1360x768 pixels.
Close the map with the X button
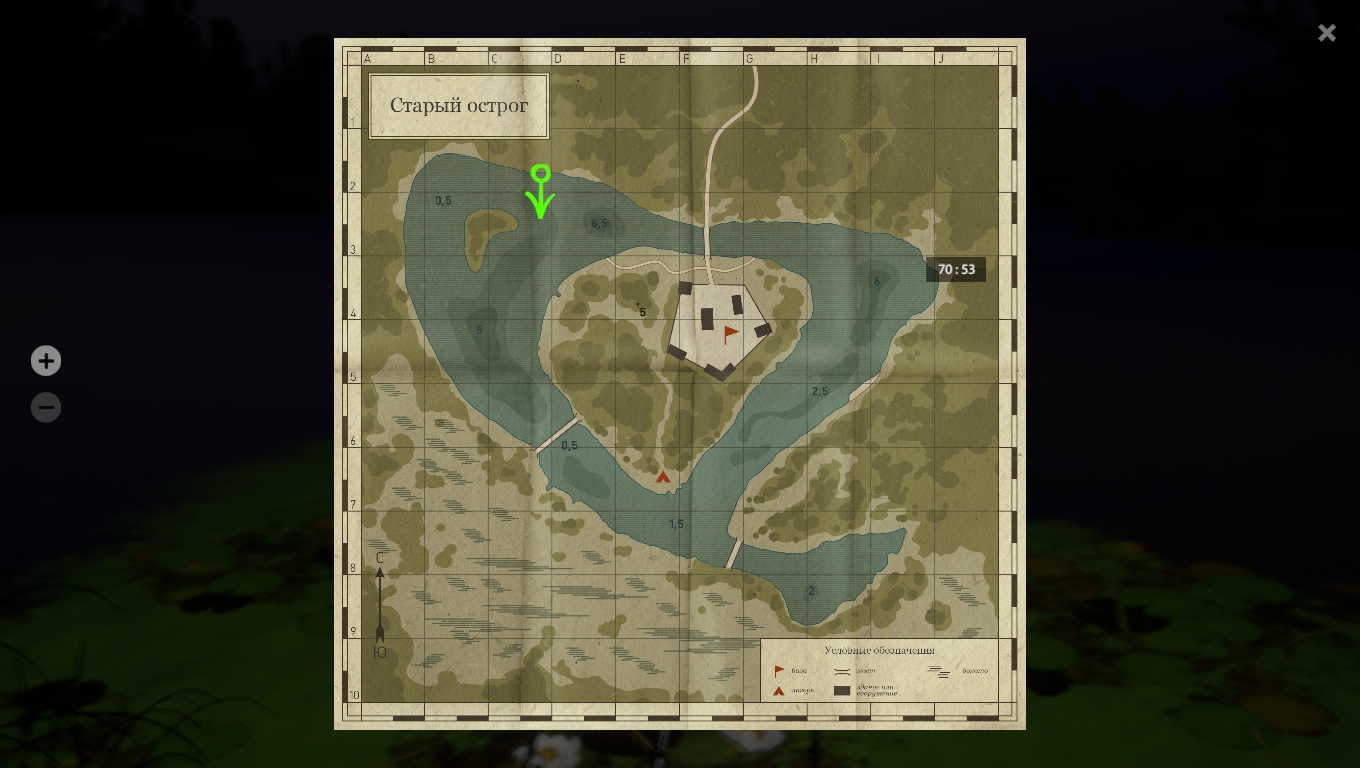click(1327, 33)
